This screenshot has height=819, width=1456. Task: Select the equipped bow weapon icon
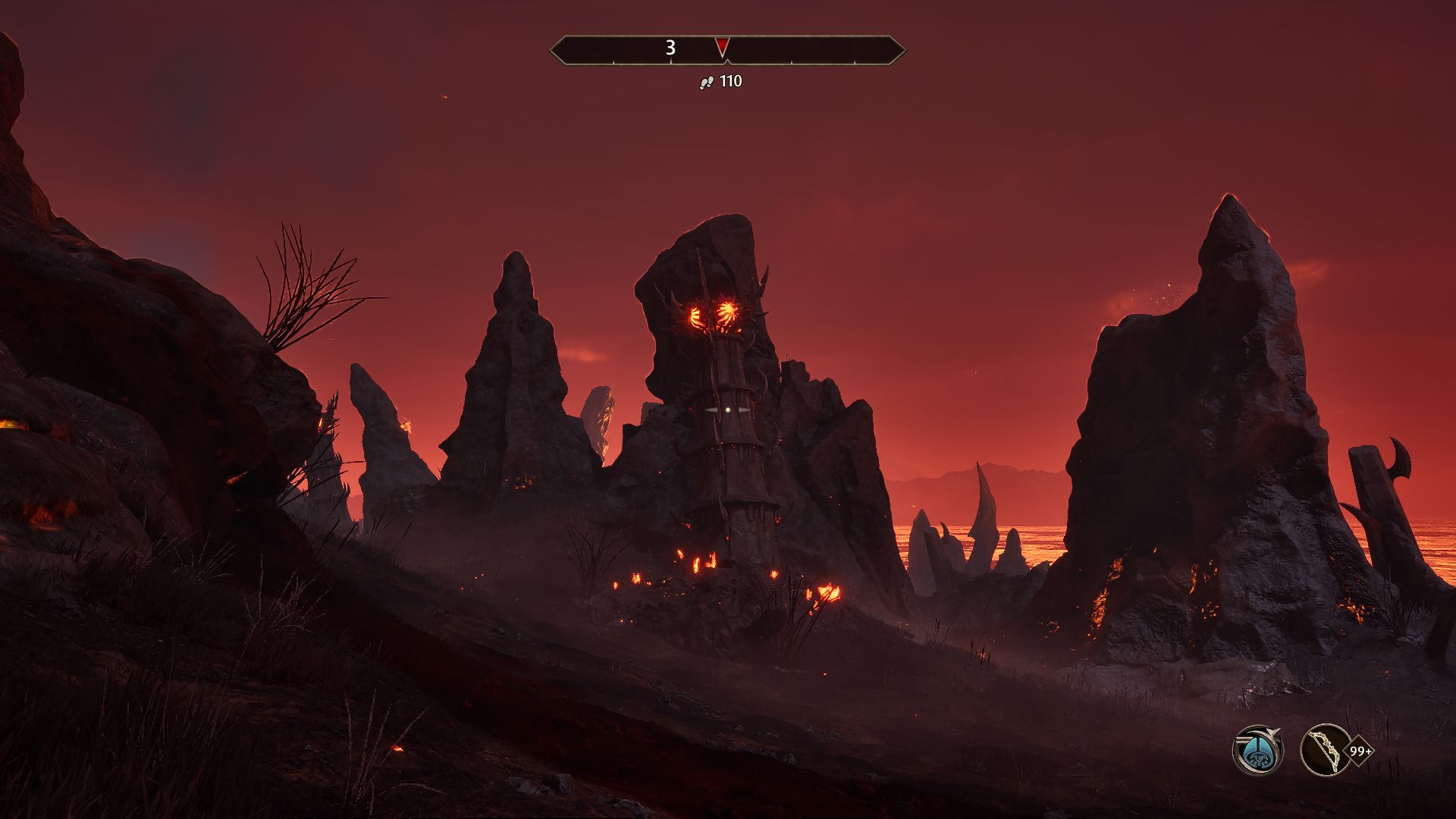pyautogui.click(x=1325, y=750)
